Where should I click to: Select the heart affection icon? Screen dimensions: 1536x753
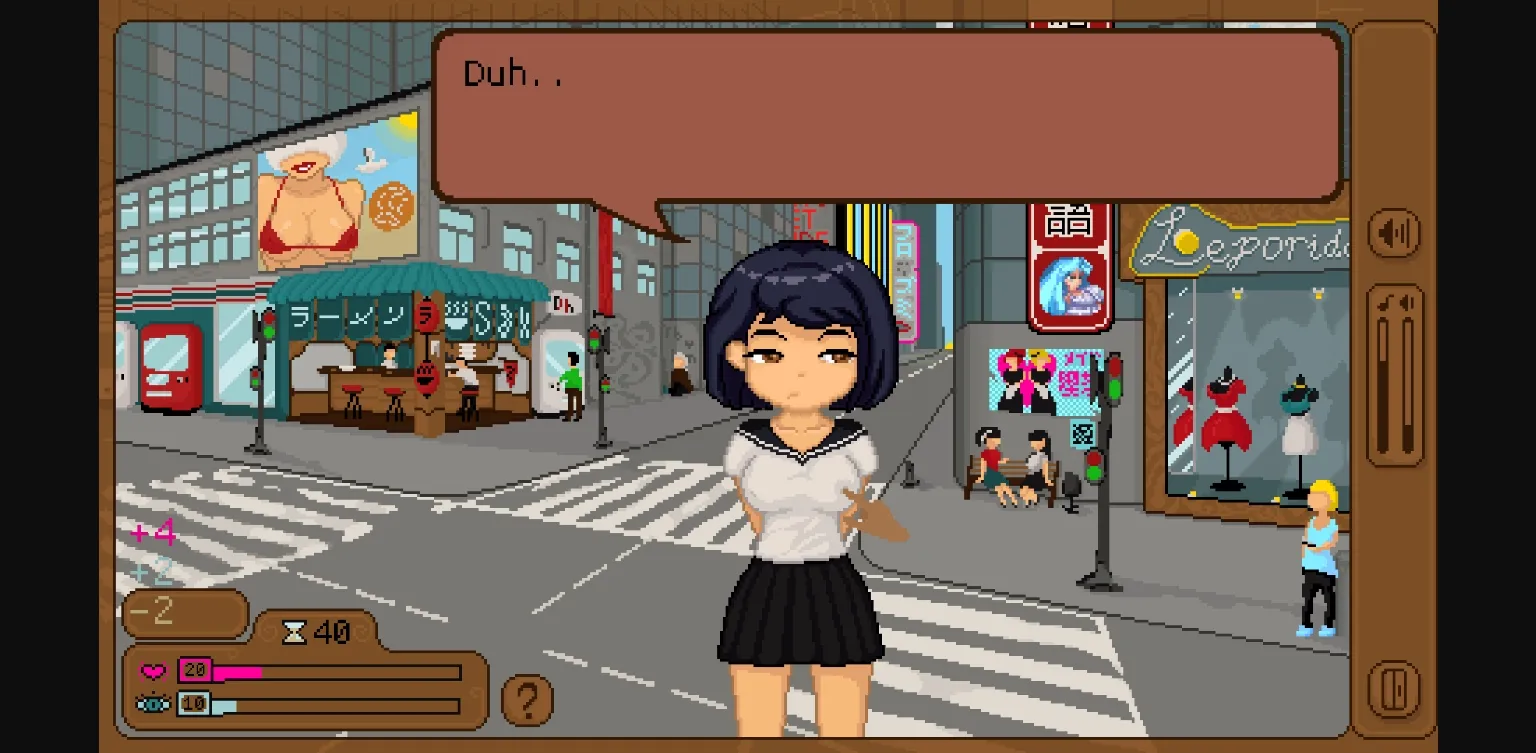(x=152, y=670)
